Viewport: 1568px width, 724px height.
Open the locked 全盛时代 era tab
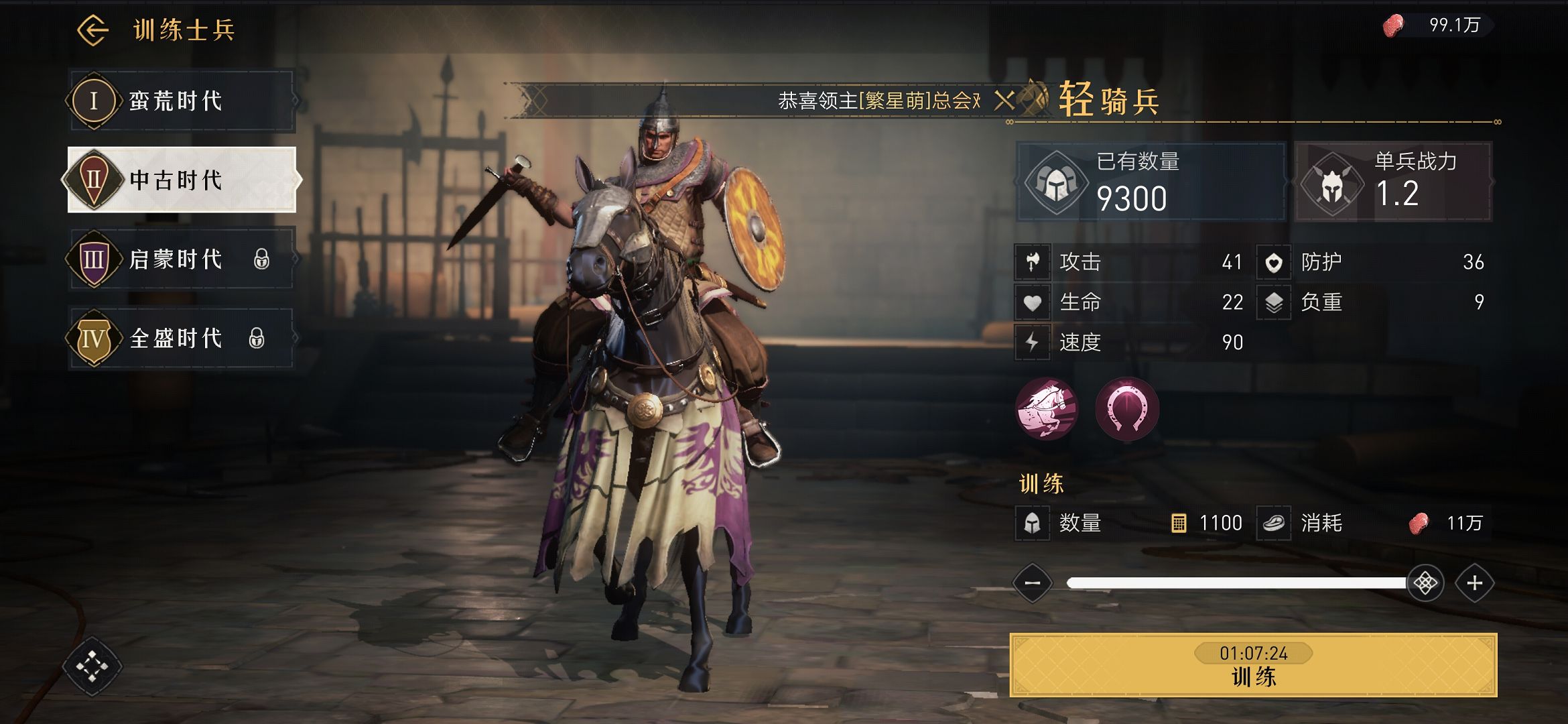pyautogui.click(x=181, y=338)
